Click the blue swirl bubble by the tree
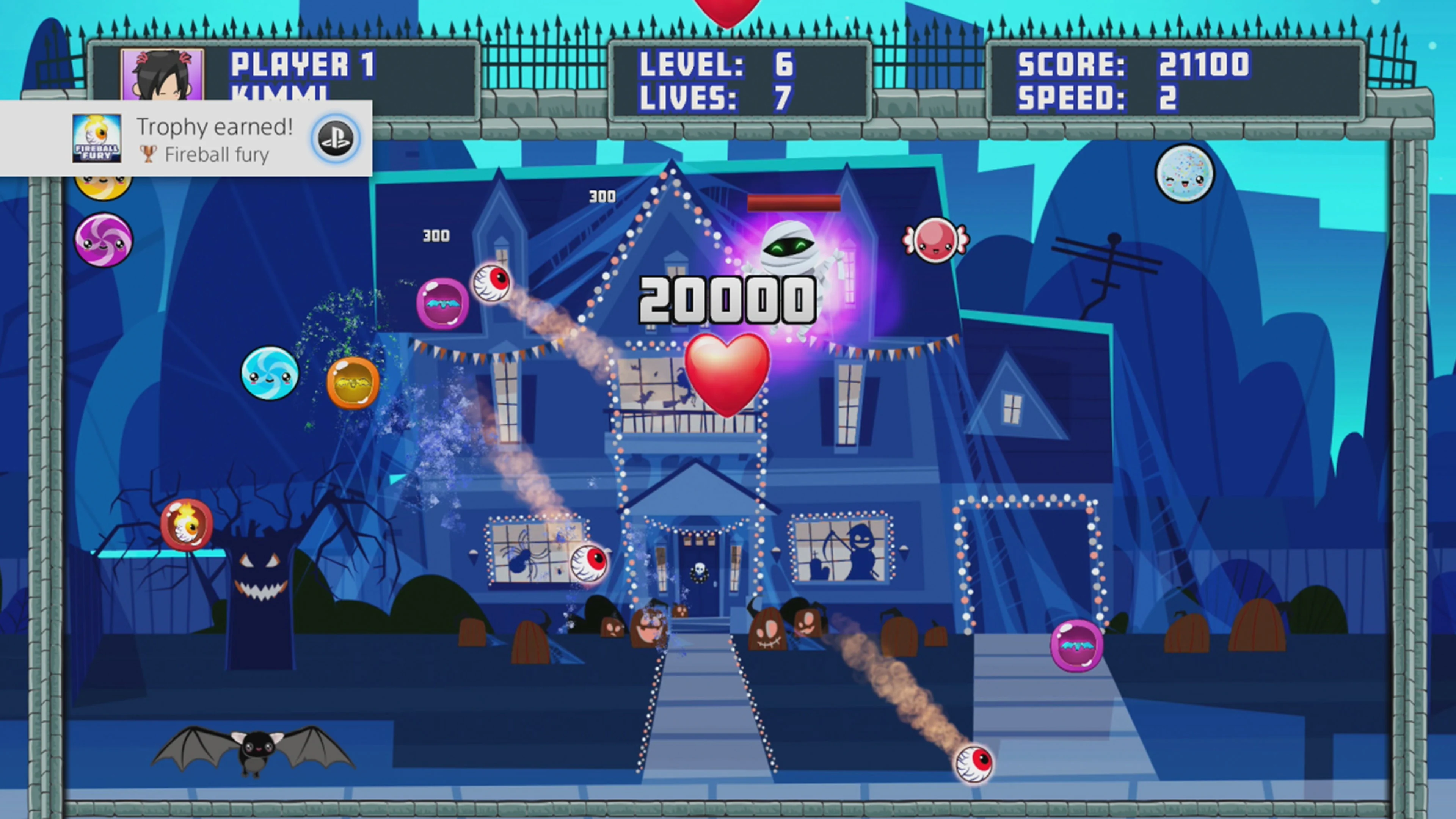This screenshot has width=1456, height=819. tap(270, 375)
